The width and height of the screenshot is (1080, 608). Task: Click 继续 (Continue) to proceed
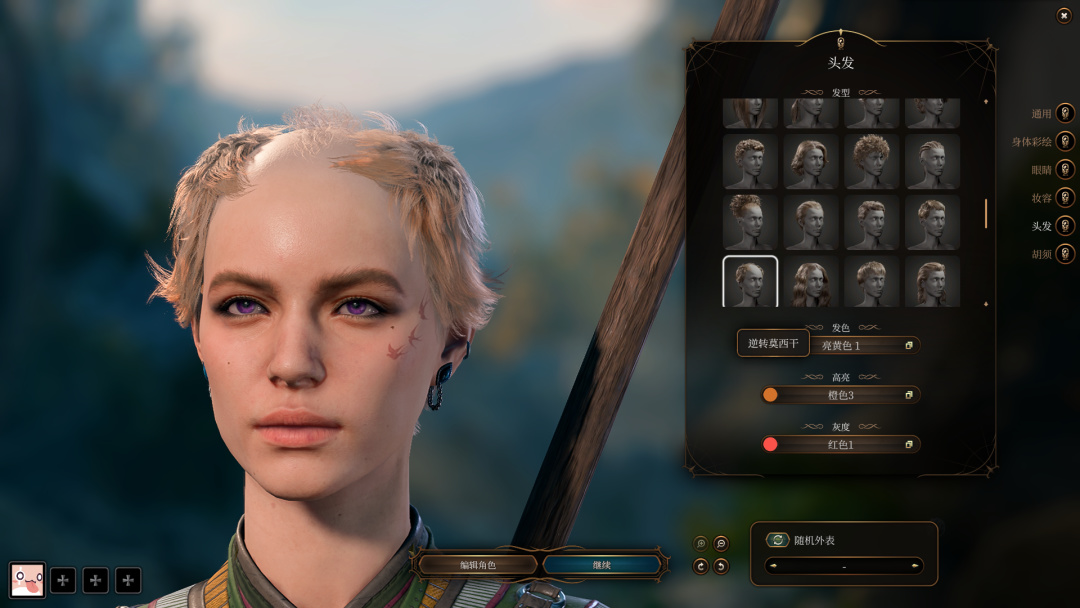(x=601, y=565)
